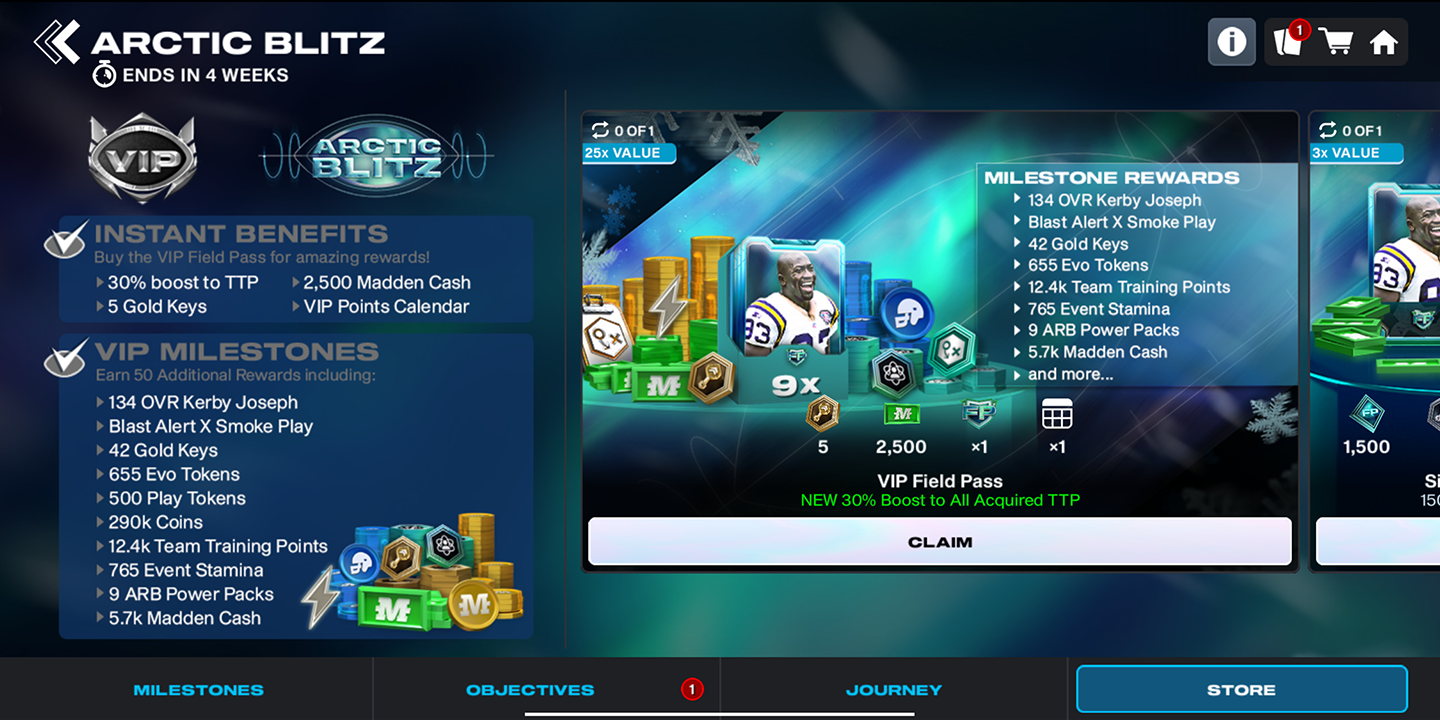Switch to the Journey tab
This screenshot has width=1440, height=720.
tap(893, 689)
